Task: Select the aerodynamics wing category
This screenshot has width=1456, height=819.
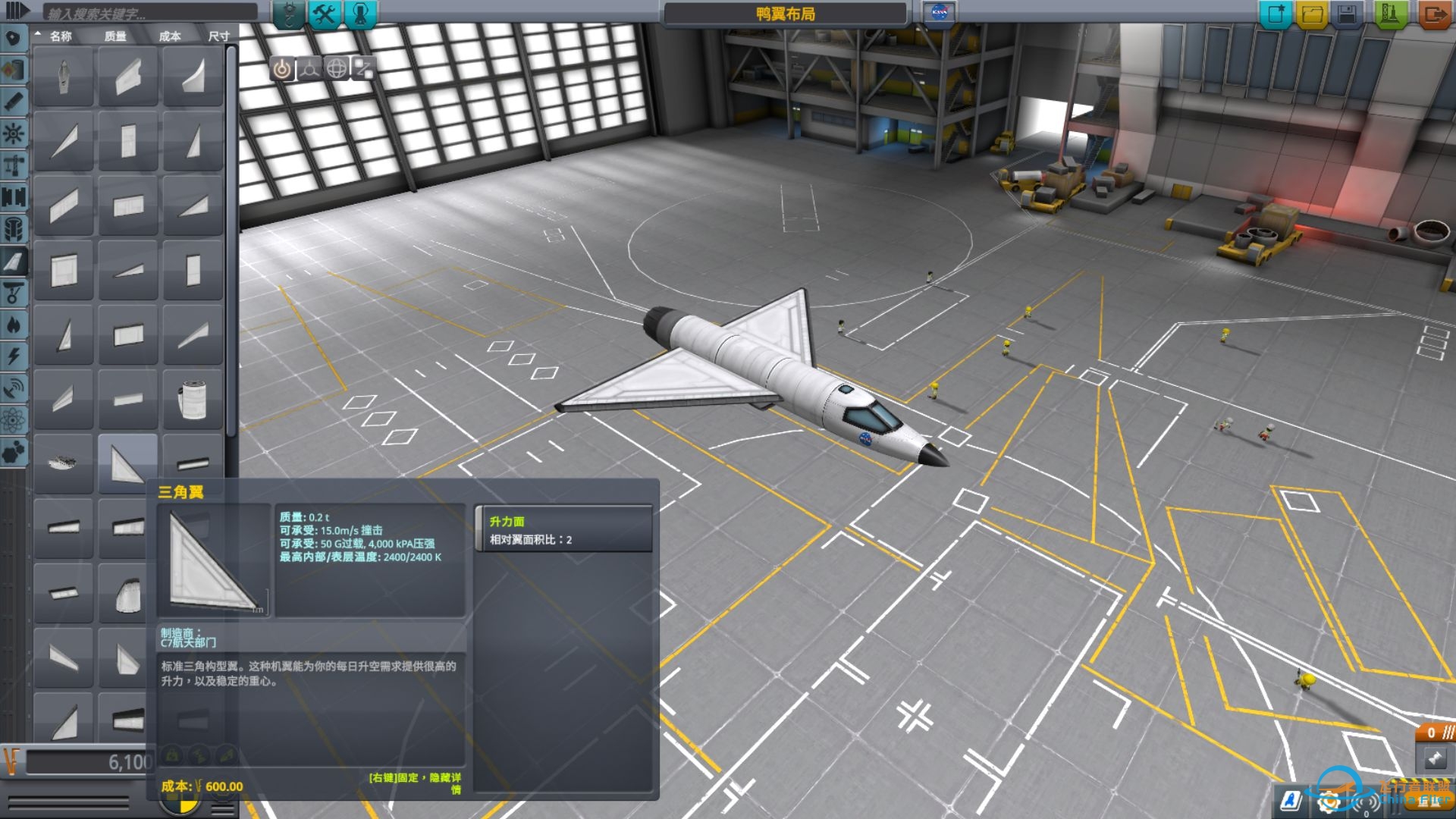Action: (x=14, y=262)
